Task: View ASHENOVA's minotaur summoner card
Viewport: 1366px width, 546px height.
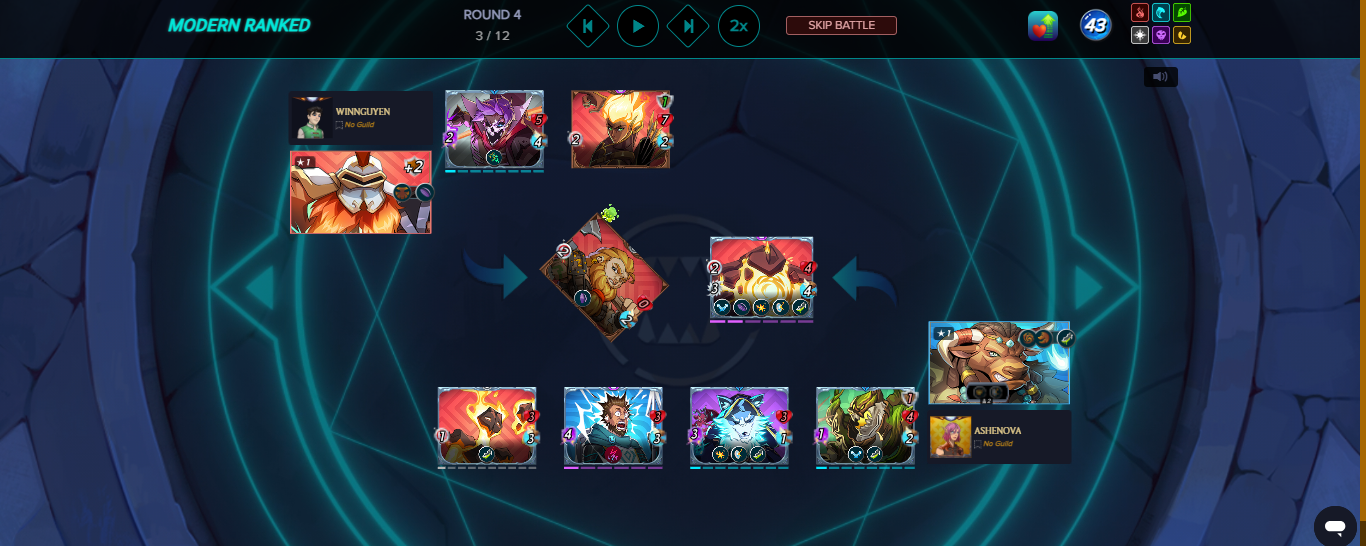Action: coord(999,363)
